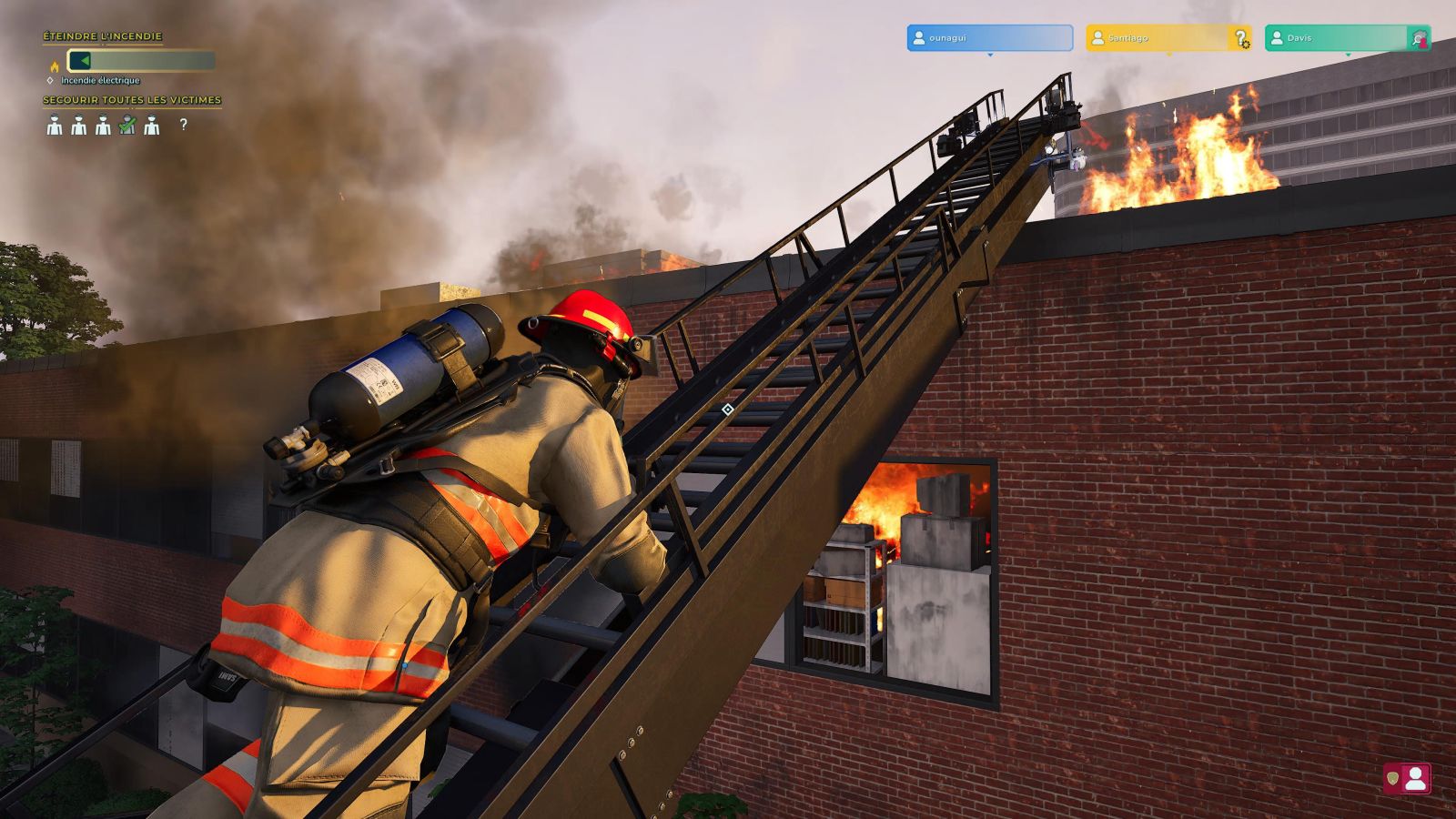Select the ounagui player panel
The image size is (1456, 819).
pyautogui.click(x=989, y=38)
